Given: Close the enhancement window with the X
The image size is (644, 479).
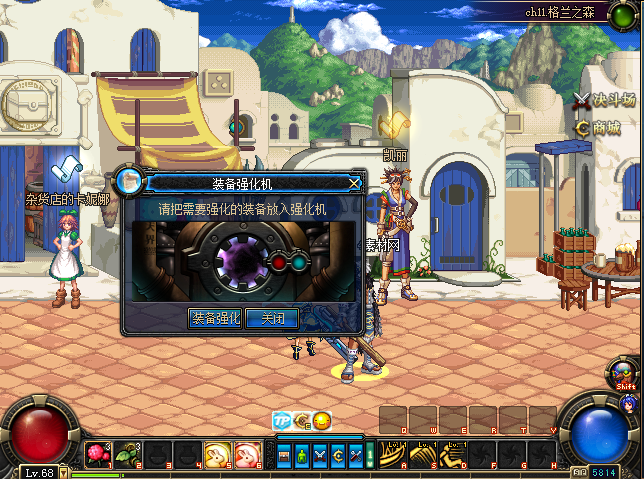Looking at the screenshot, I should coord(354,183).
